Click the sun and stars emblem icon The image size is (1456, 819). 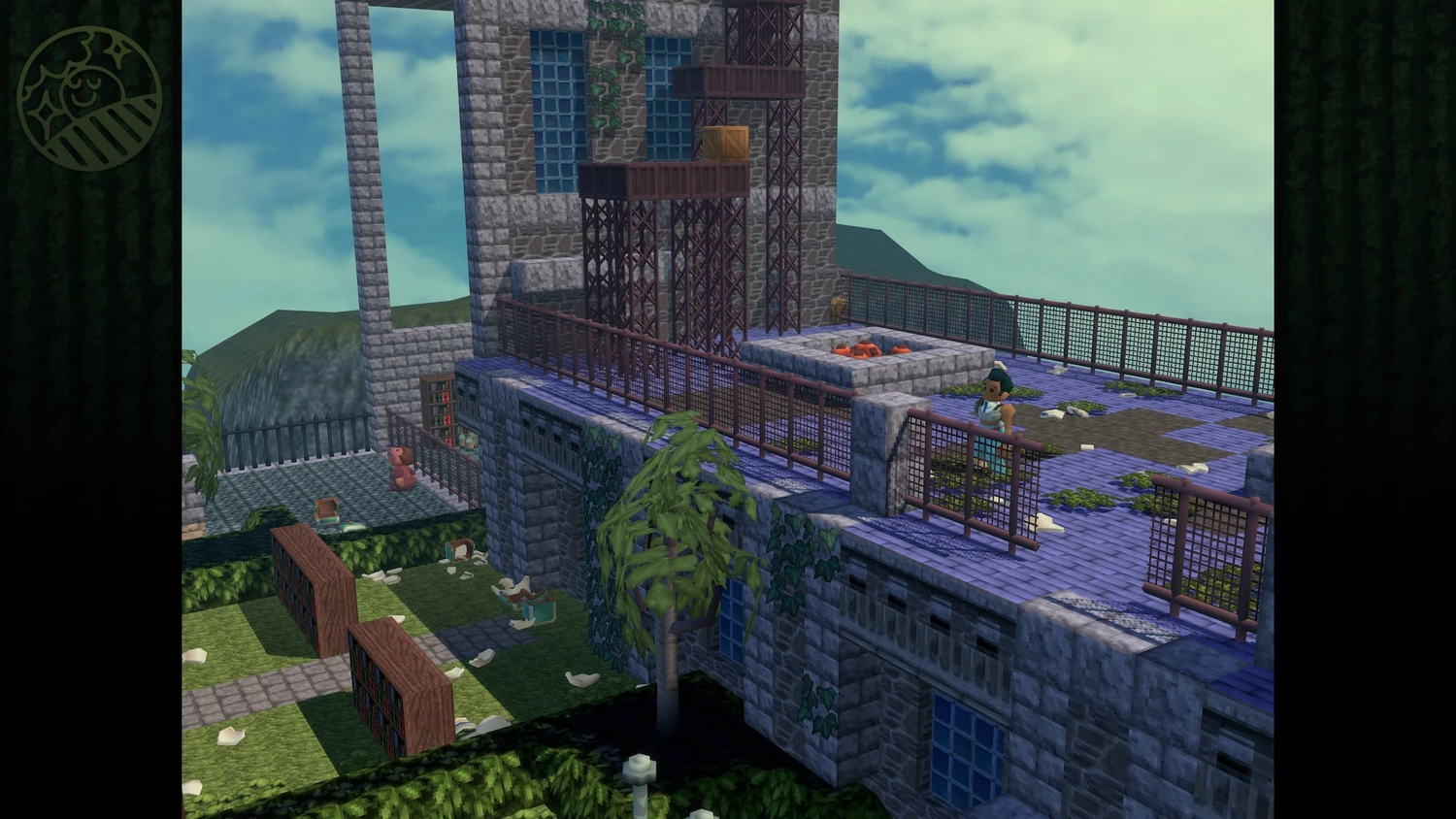pos(89,98)
